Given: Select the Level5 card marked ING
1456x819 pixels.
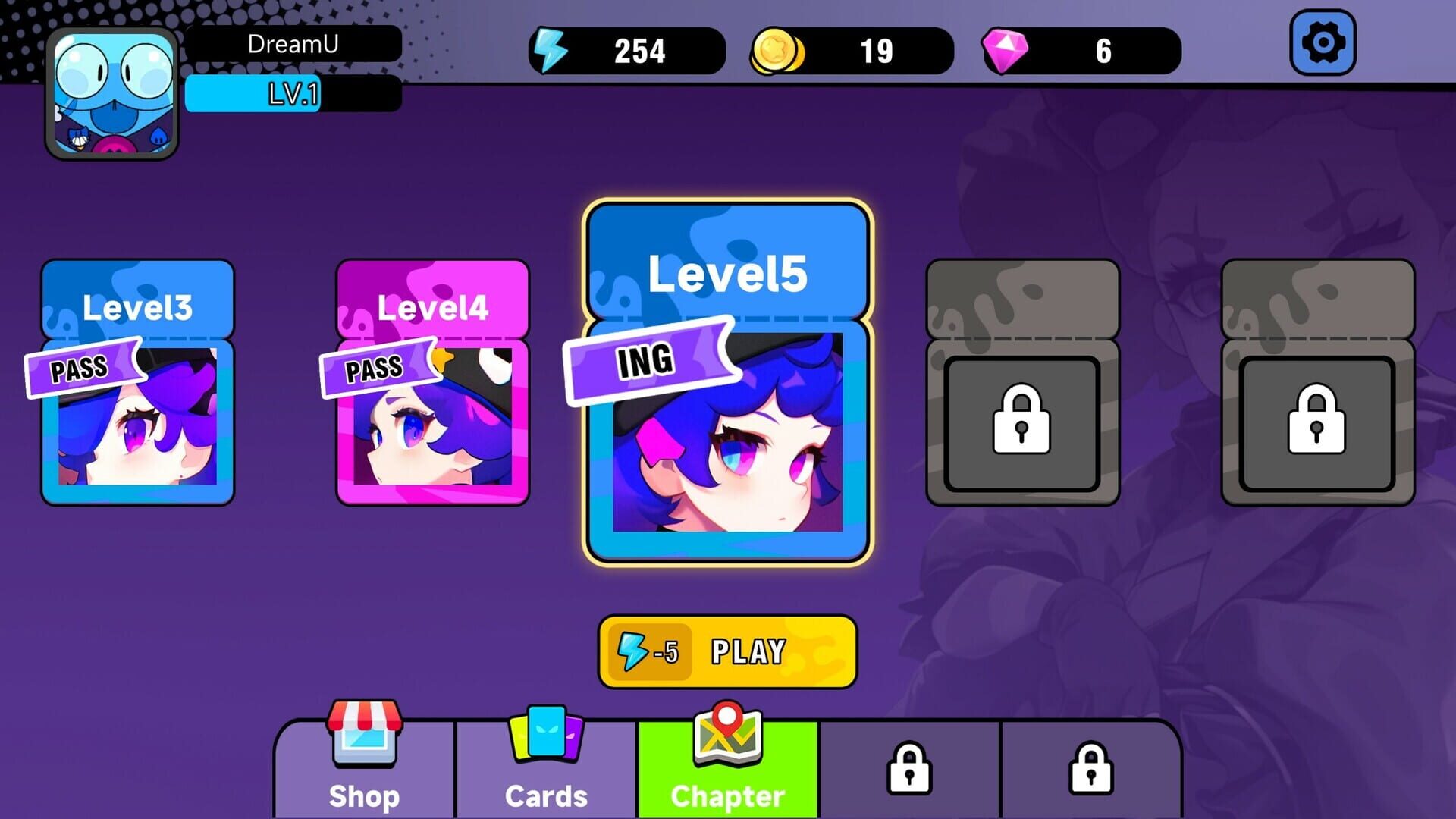Looking at the screenshot, I should coord(726,379).
